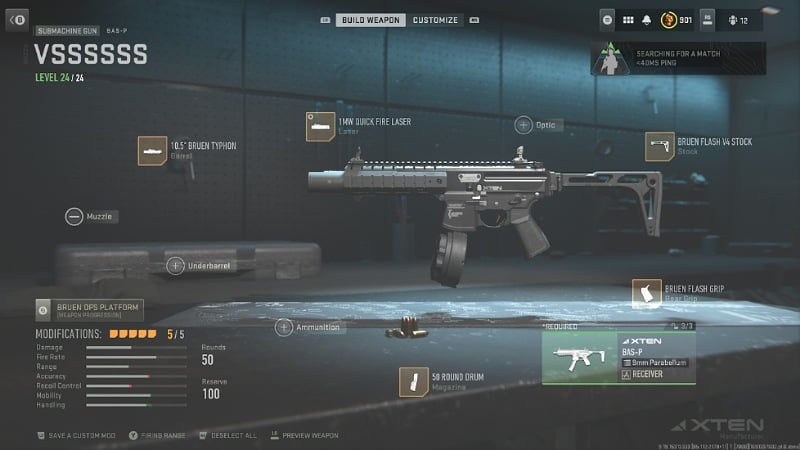Open the Bruen Flash Grip rear grip slot
The height and width of the screenshot is (450, 800).
tap(649, 293)
